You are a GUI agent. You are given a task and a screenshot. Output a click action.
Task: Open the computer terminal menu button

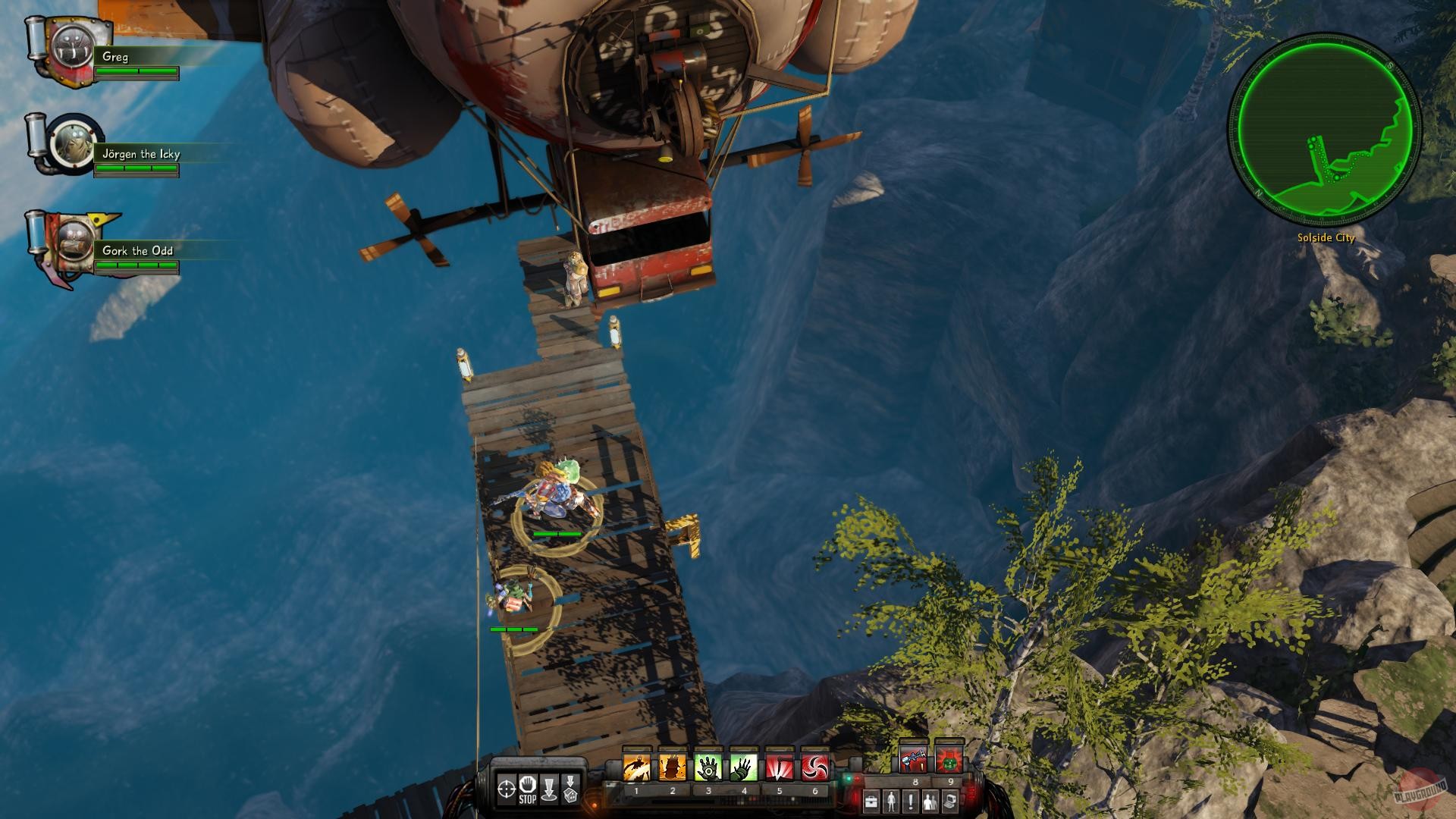coord(950,800)
